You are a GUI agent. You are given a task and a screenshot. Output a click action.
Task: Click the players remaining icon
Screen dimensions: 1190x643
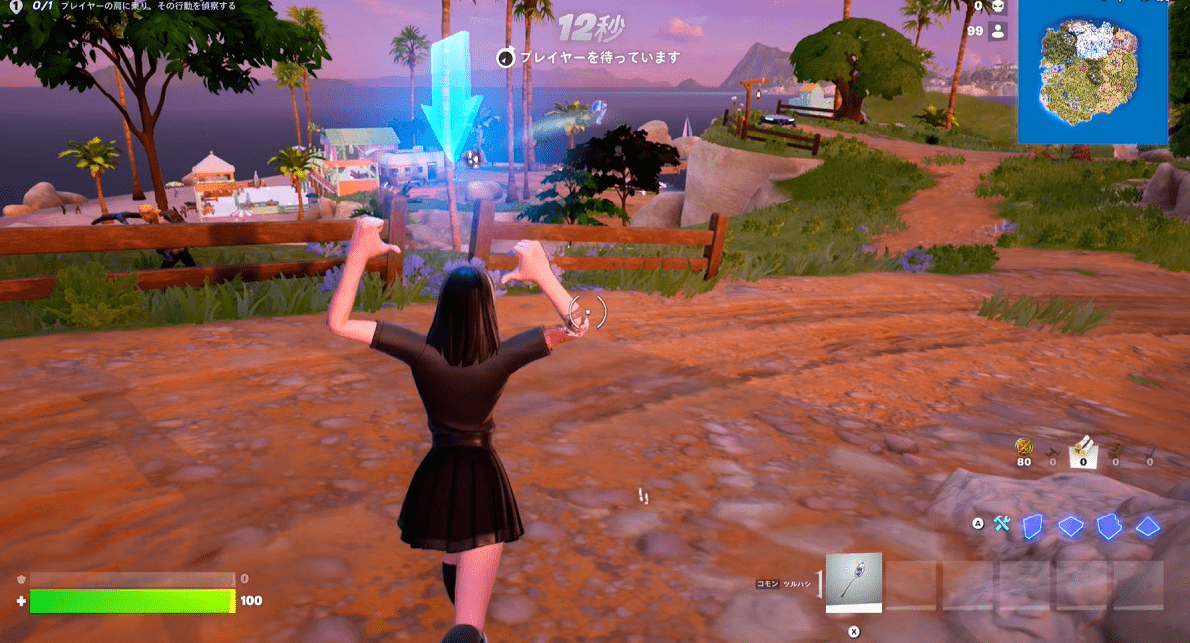(x=997, y=31)
